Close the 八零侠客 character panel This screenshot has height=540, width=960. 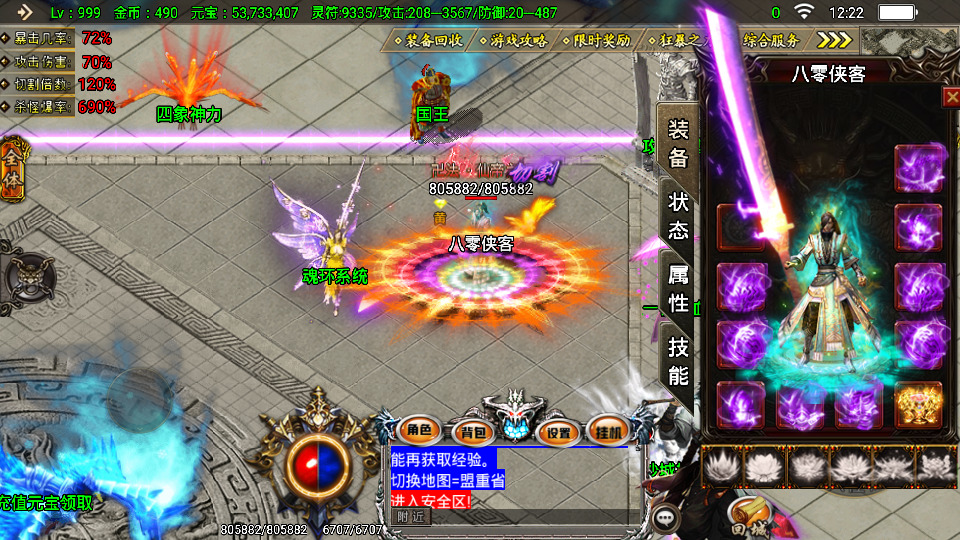pyautogui.click(x=950, y=96)
